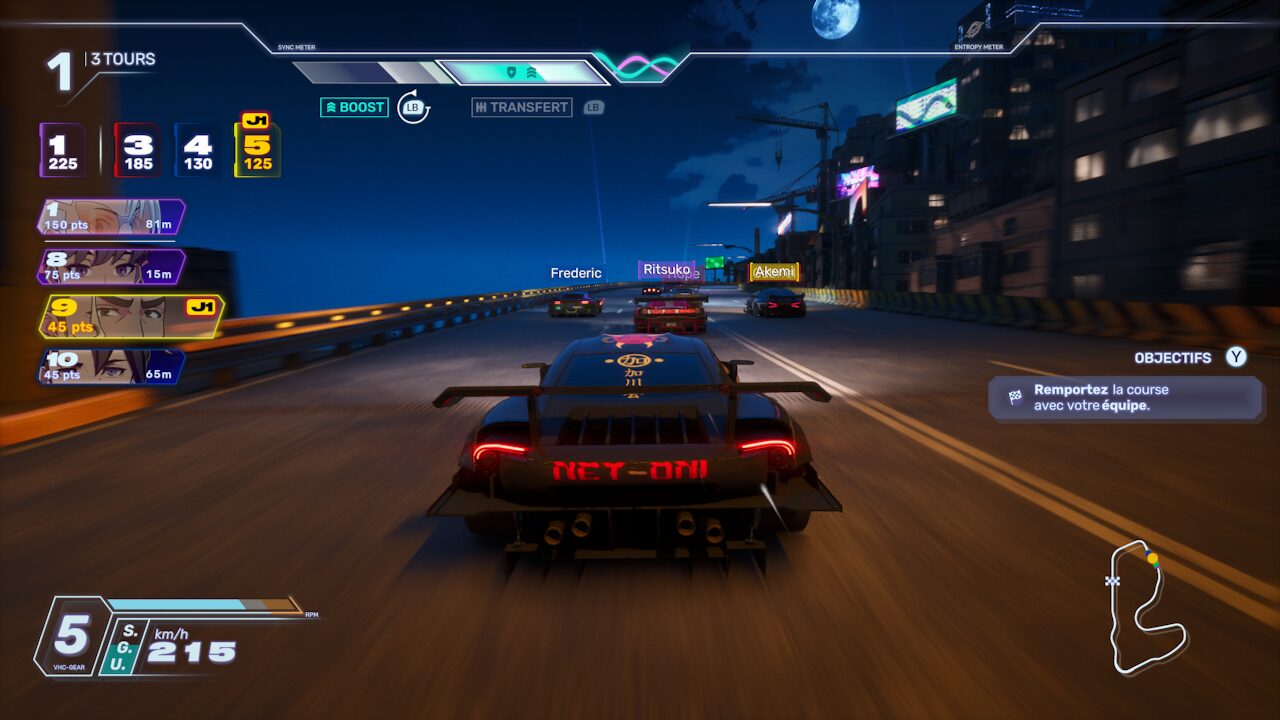1280x720 pixels.
Task: Select the red team score tile showing 185
Action: pyautogui.click(x=138, y=151)
